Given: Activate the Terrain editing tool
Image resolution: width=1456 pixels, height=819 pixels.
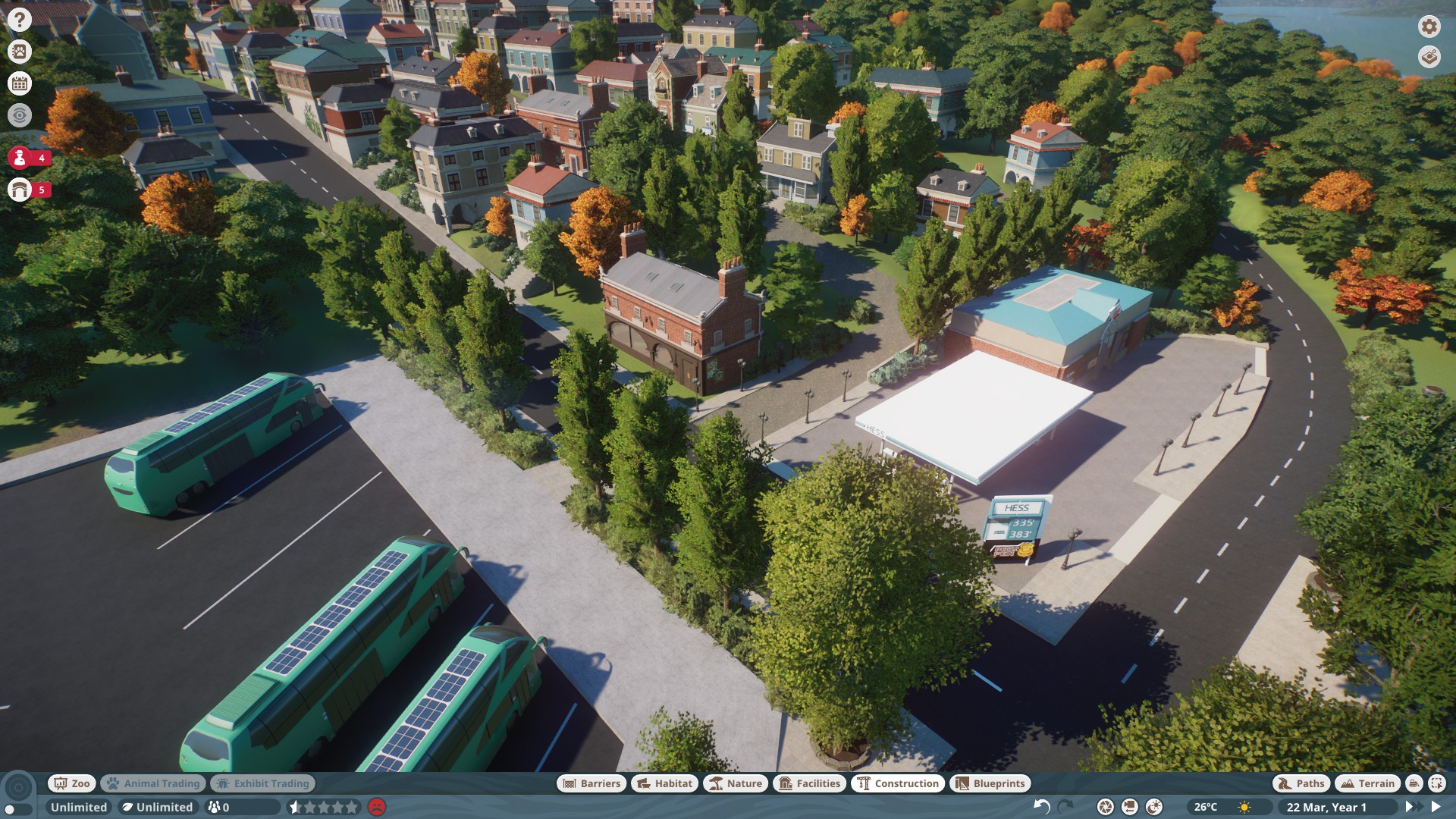Looking at the screenshot, I should (x=1368, y=783).
